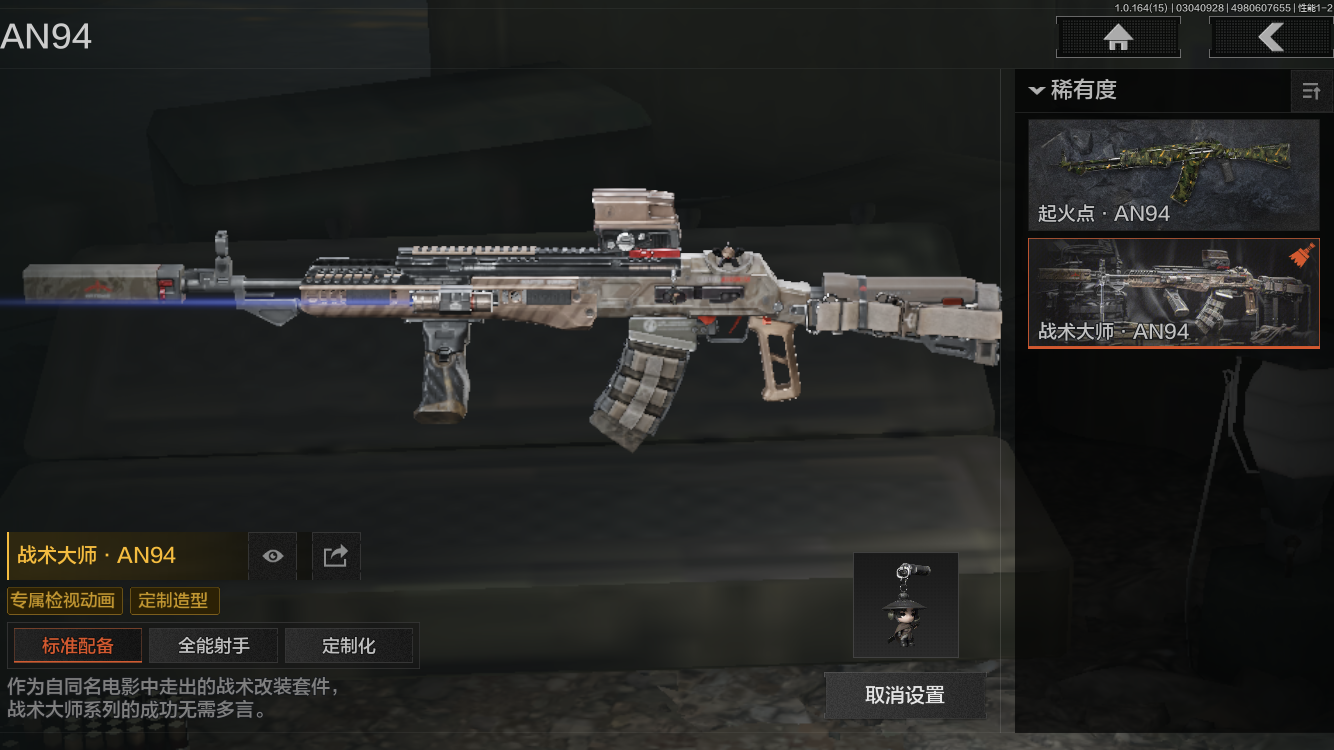Screen dimensions: 1334x750
Task: Return with the back arrow button
Action: click(x=1270, y=38)
